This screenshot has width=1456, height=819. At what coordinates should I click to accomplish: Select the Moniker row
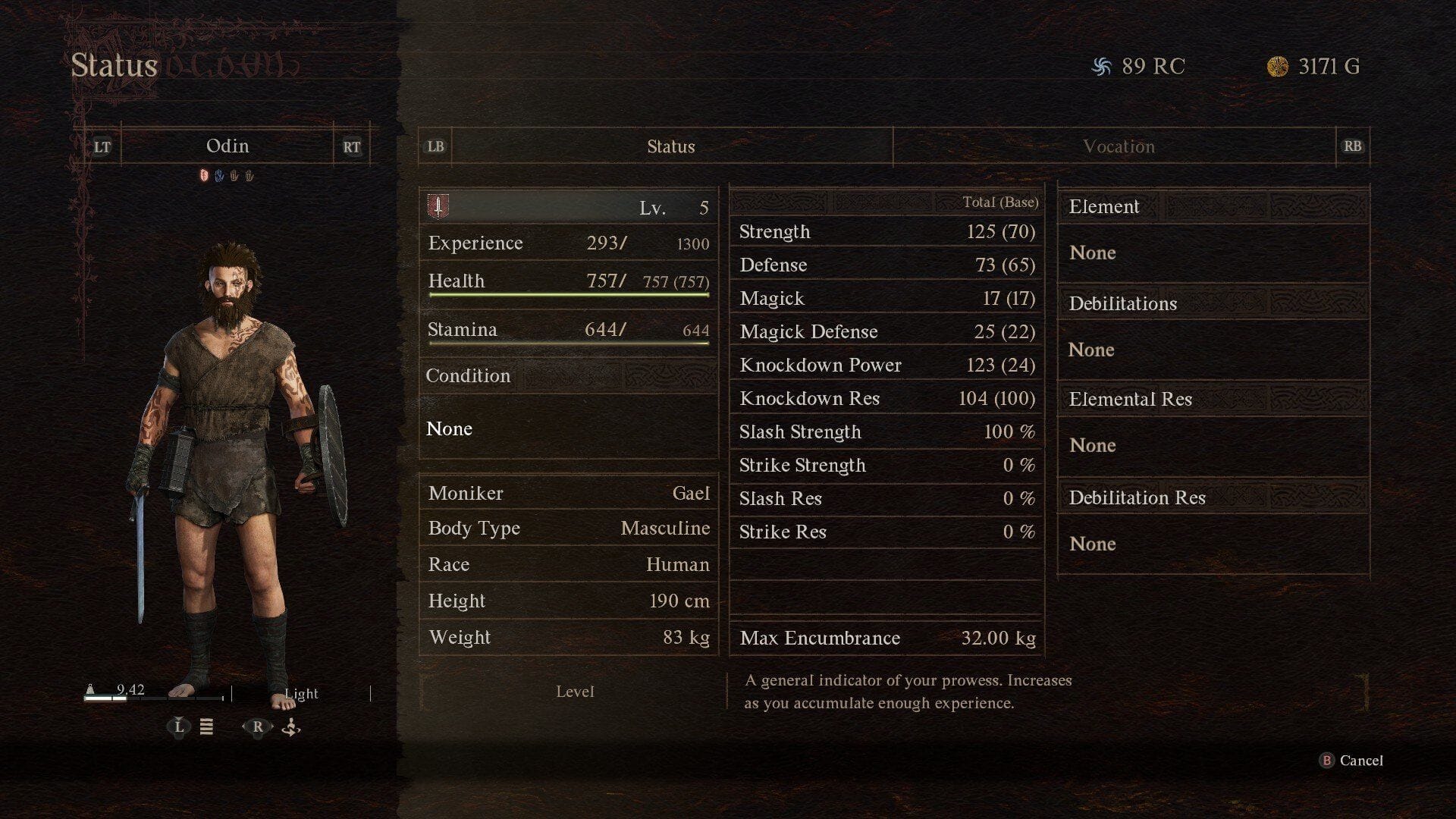coord(568,494)
